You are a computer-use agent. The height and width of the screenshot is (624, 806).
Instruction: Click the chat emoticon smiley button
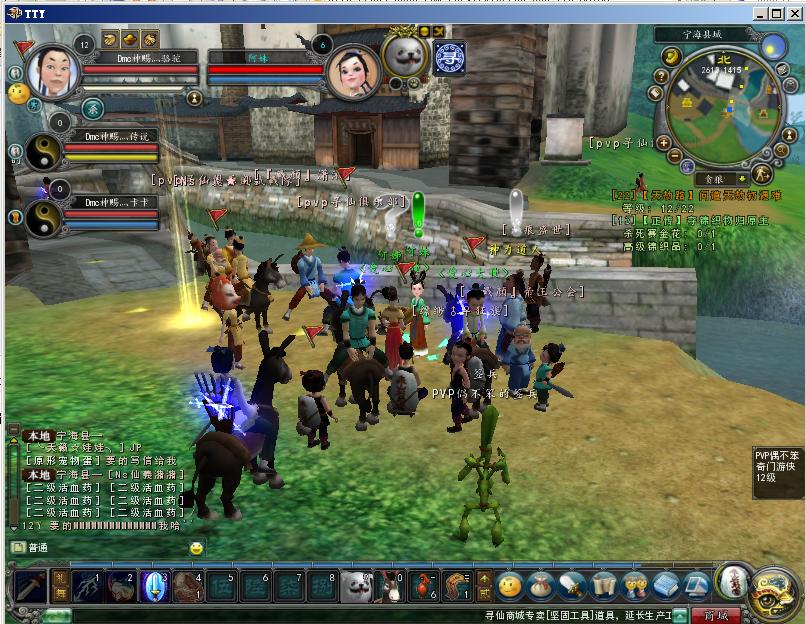coord(196,547)
